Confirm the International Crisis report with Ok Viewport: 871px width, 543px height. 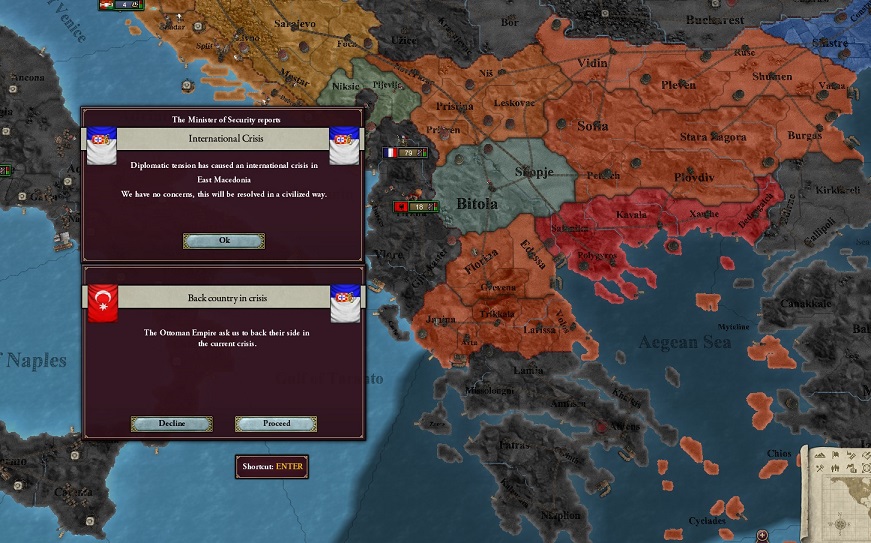coord(224,241)
